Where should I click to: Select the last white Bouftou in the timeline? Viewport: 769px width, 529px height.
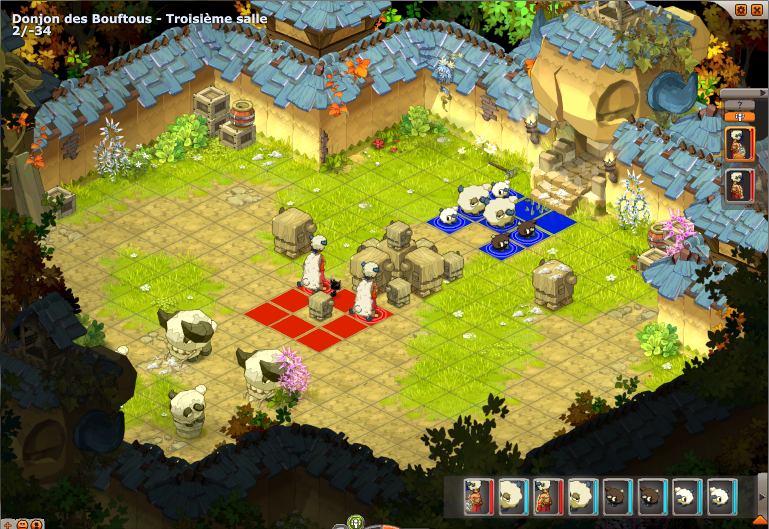pos(720,494)
